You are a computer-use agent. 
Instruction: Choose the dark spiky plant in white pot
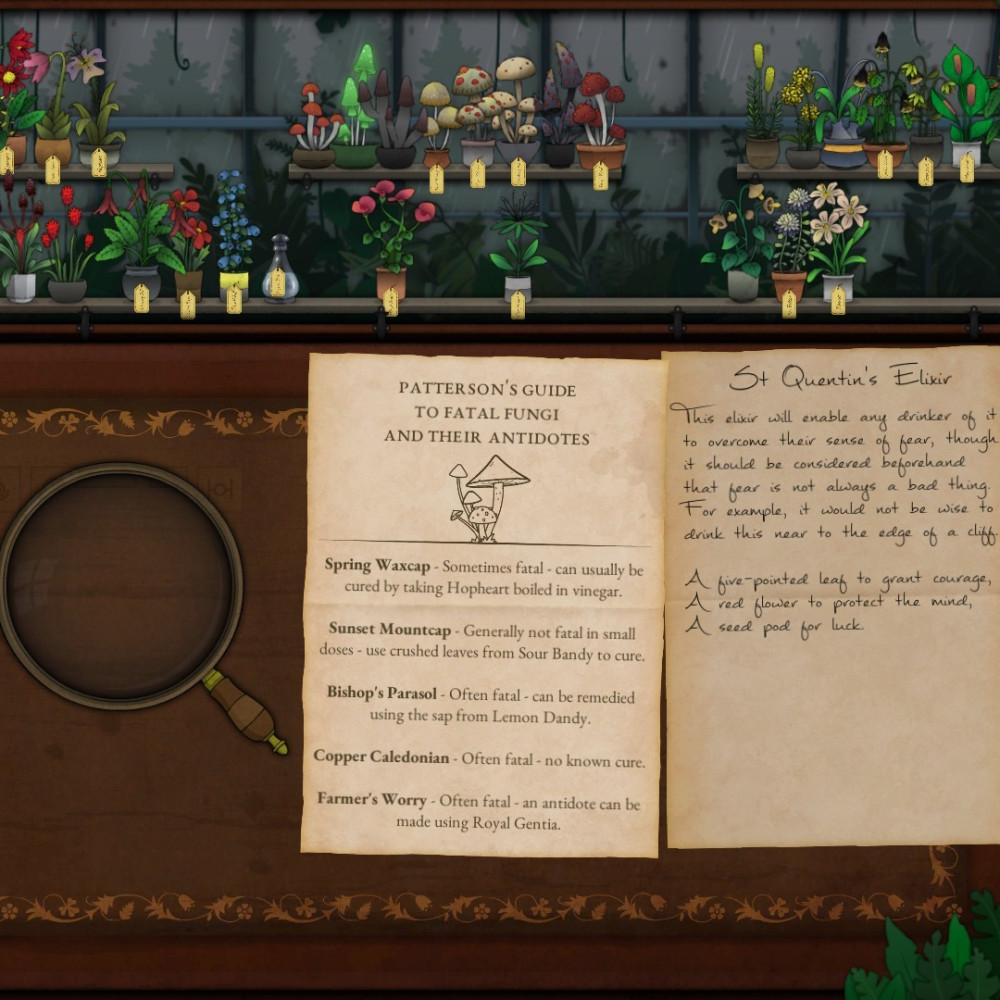[517, 250]
